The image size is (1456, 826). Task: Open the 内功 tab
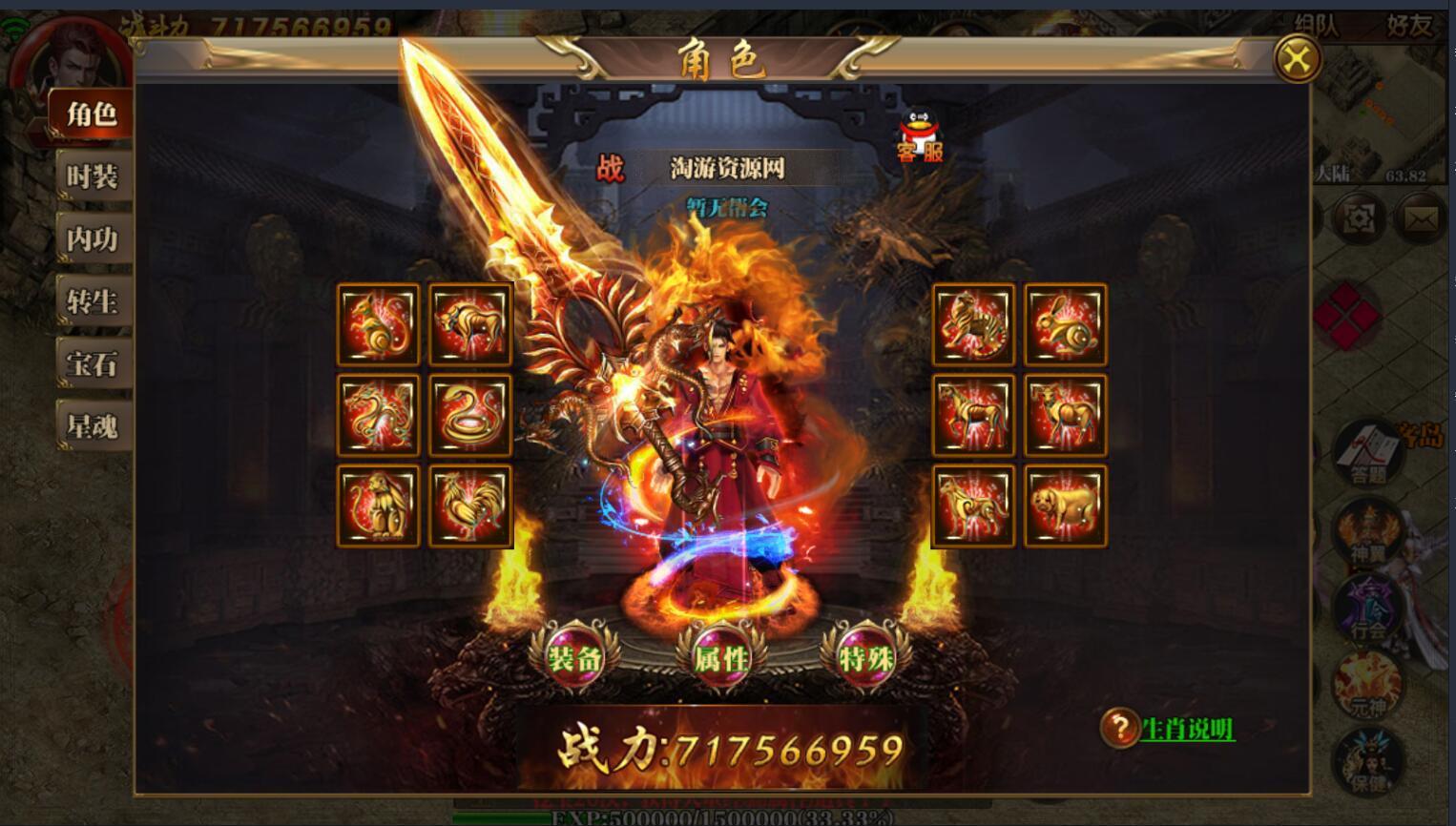click(93, 238)
